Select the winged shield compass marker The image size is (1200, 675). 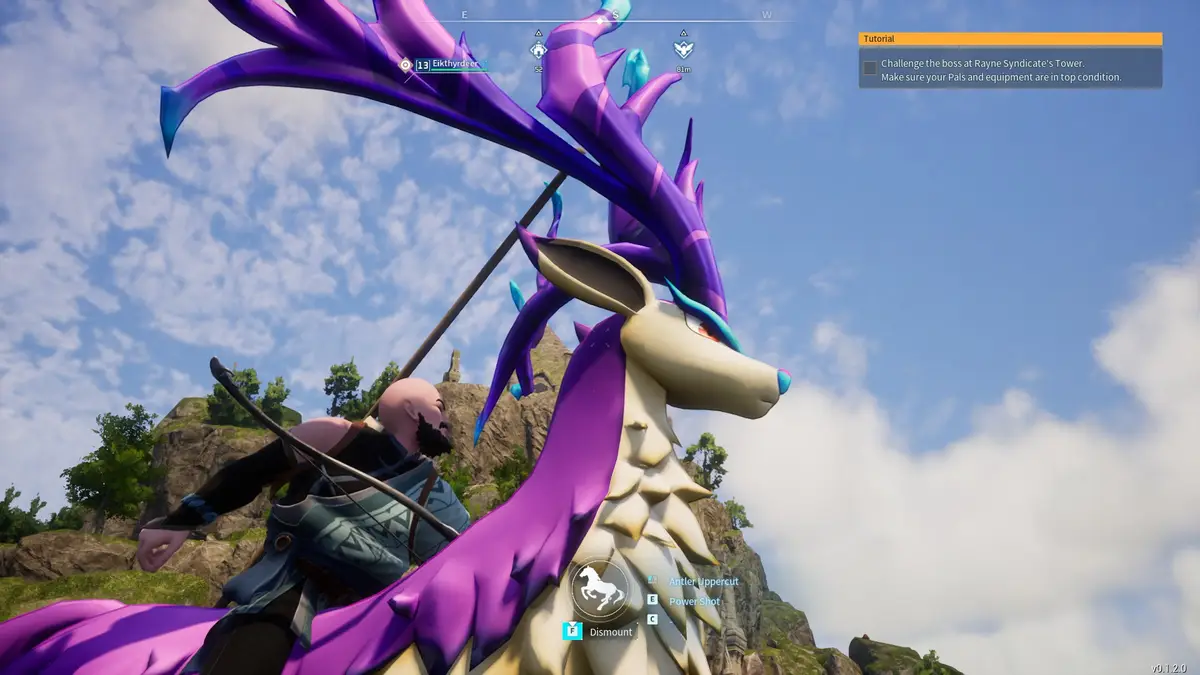683,48
